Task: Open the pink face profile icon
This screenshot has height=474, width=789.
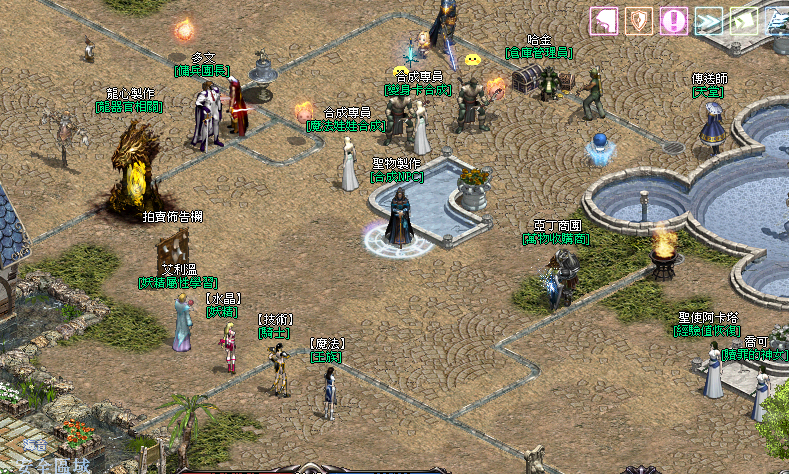Action: click(602, 20)
